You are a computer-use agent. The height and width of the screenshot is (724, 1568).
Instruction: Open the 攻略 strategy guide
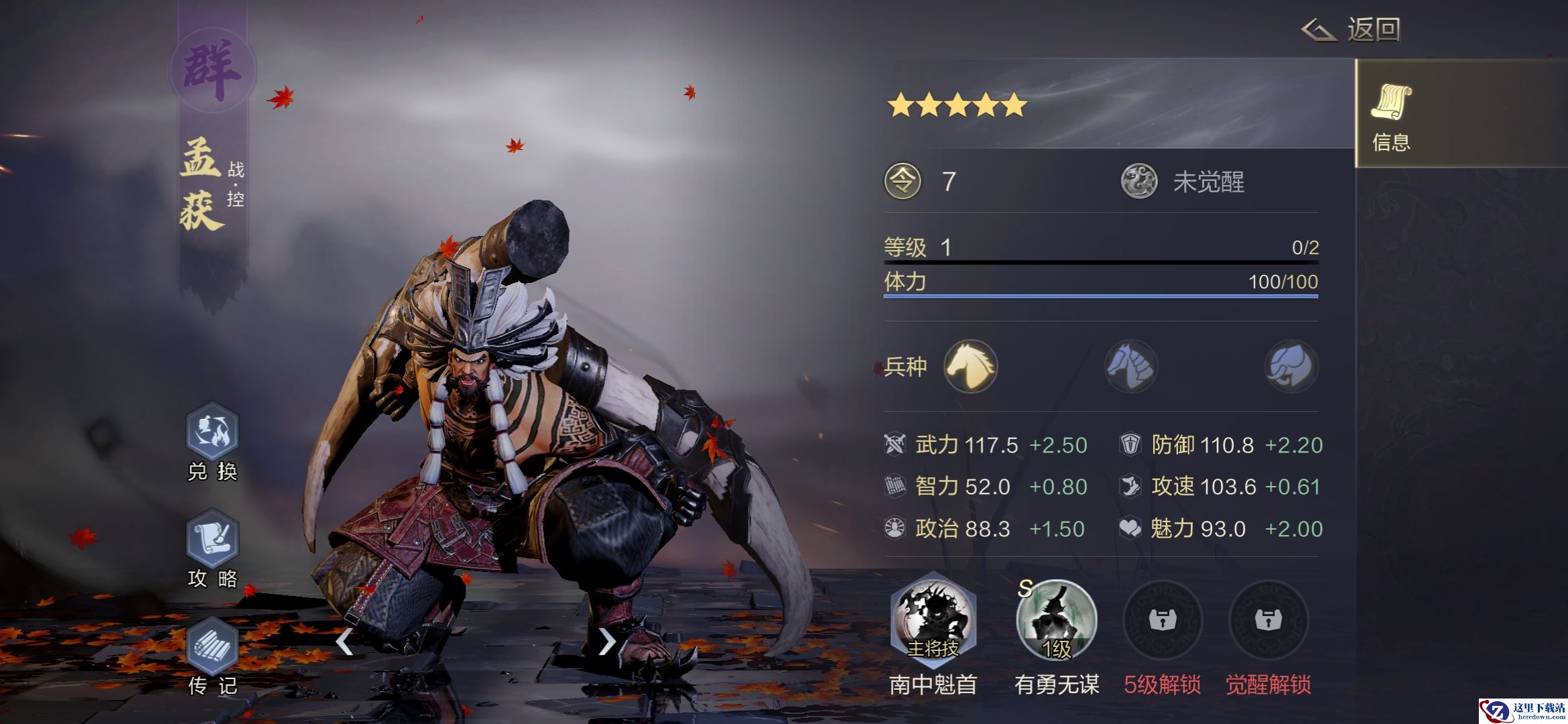click(x=212, y=540)
